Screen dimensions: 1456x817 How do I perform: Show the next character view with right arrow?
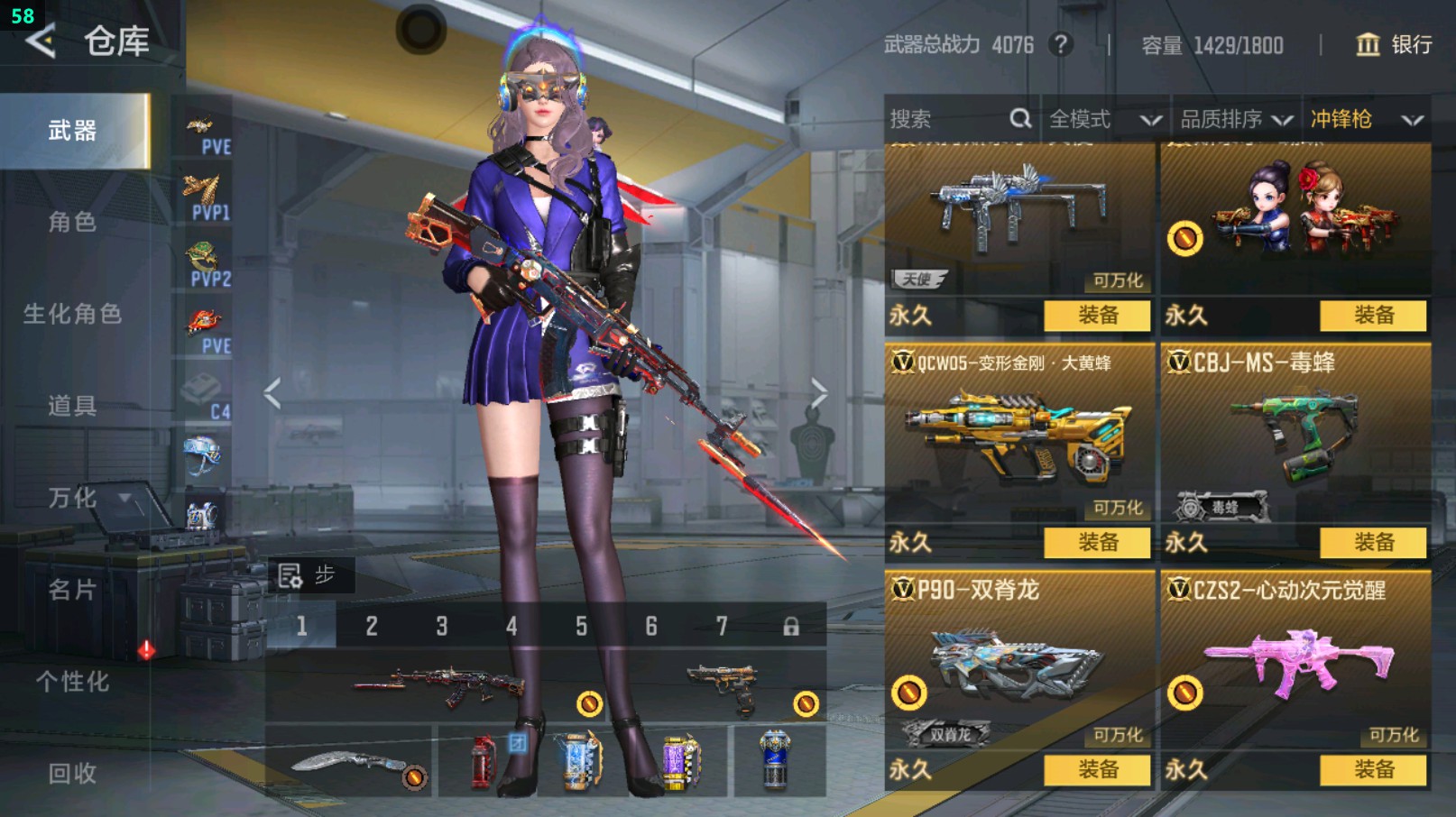(818, 393)
